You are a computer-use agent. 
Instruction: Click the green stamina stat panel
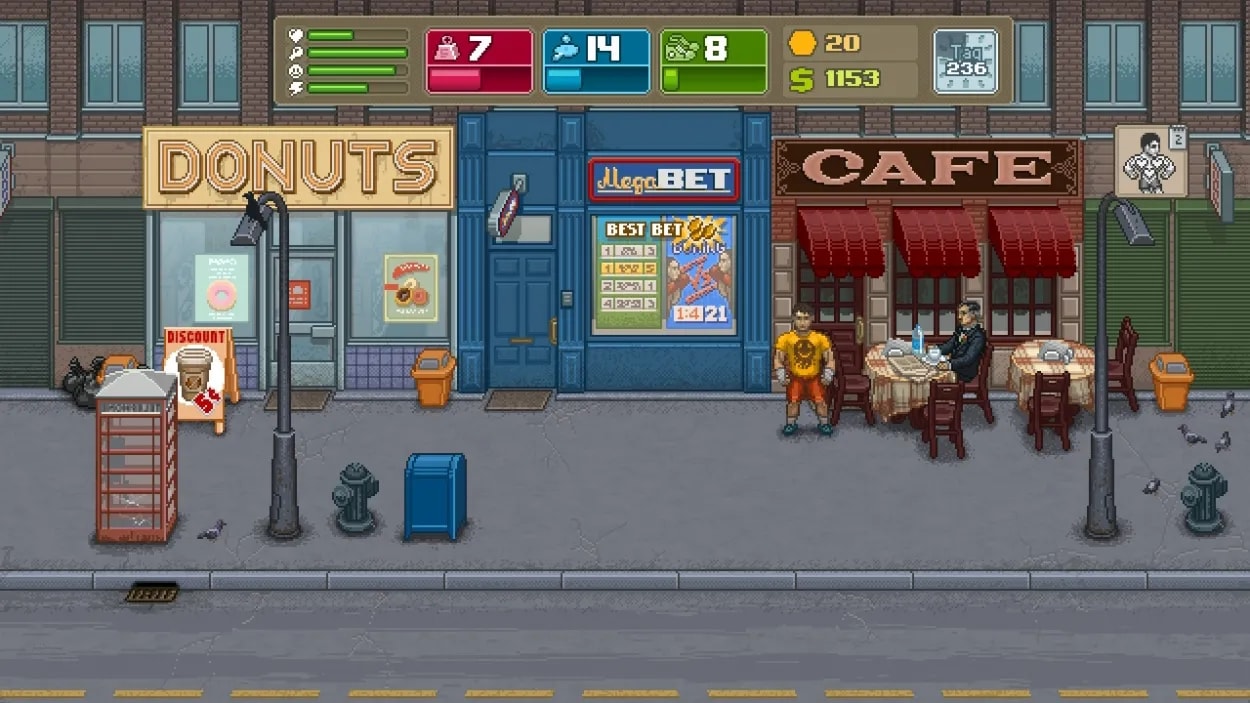click(x=713, y=61)
